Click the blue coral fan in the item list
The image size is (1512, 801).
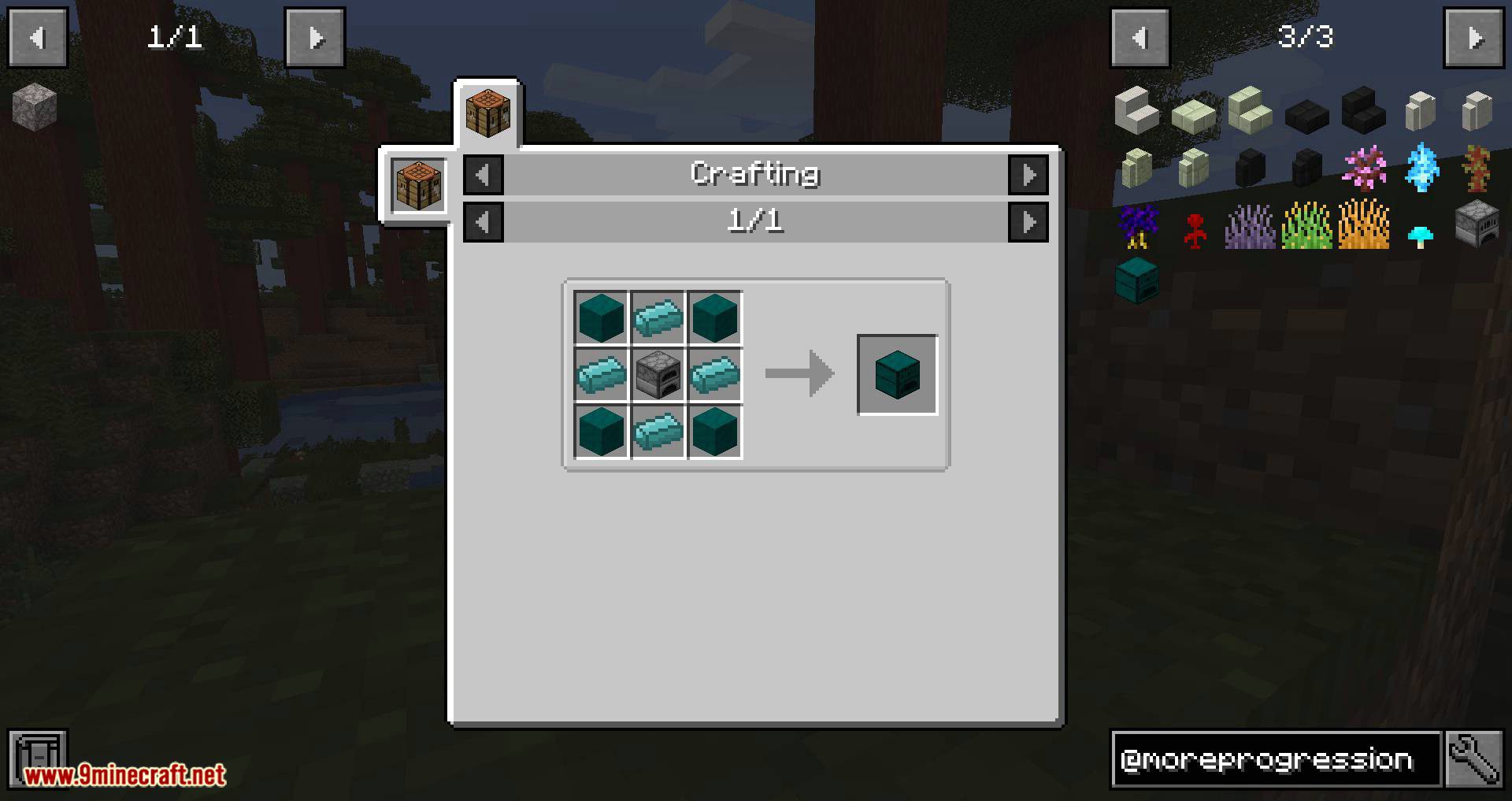[1421, 168]
